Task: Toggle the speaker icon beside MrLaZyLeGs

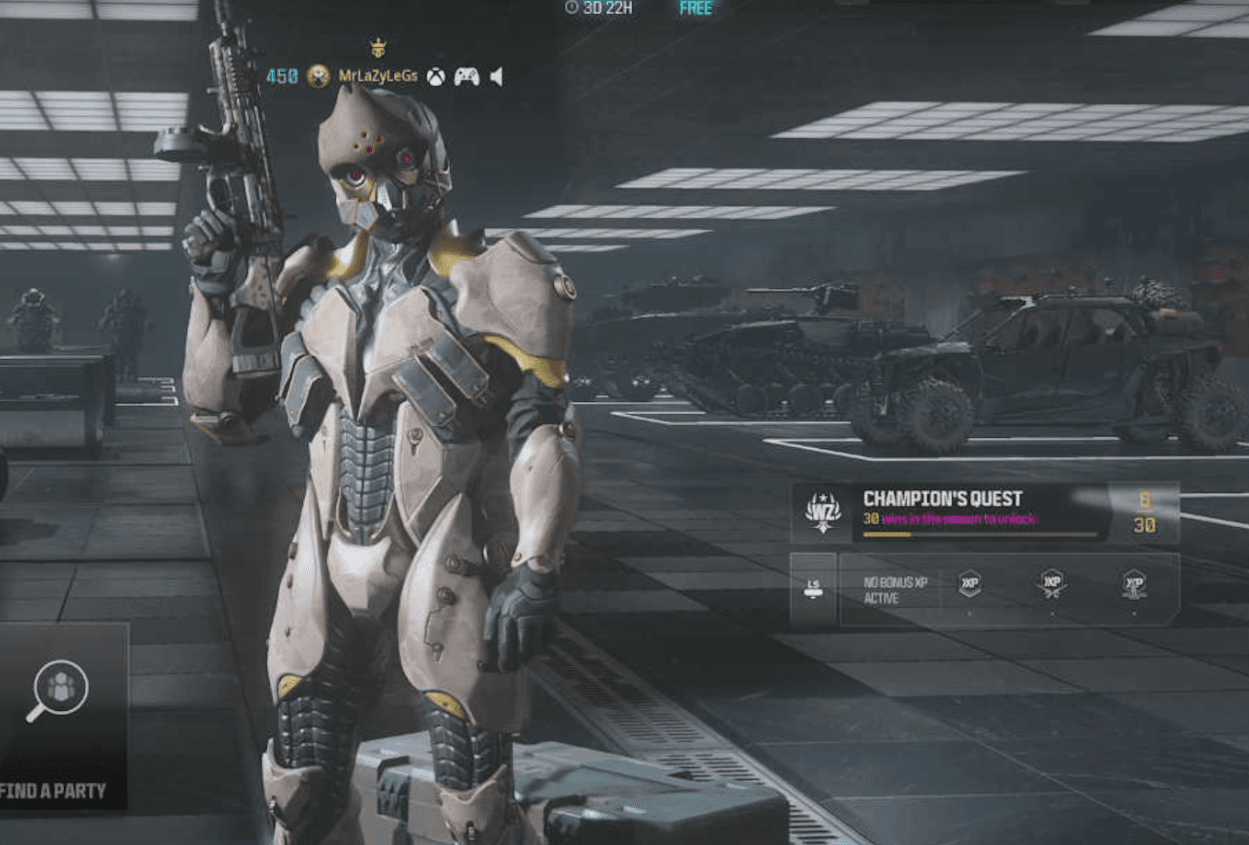Action: (x=496, y=76)
